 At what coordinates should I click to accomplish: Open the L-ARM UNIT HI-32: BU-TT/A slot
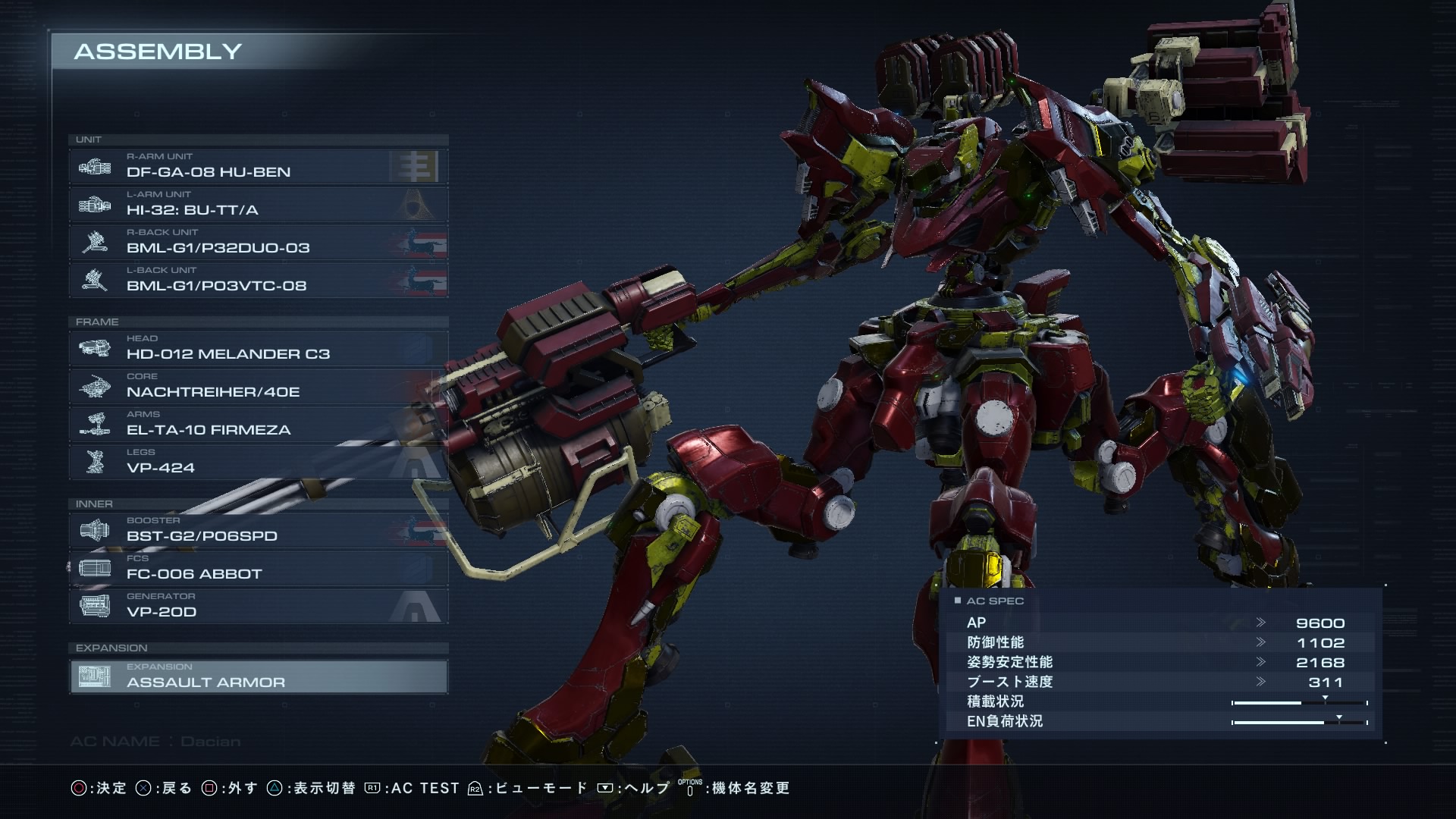pos(258,205)
